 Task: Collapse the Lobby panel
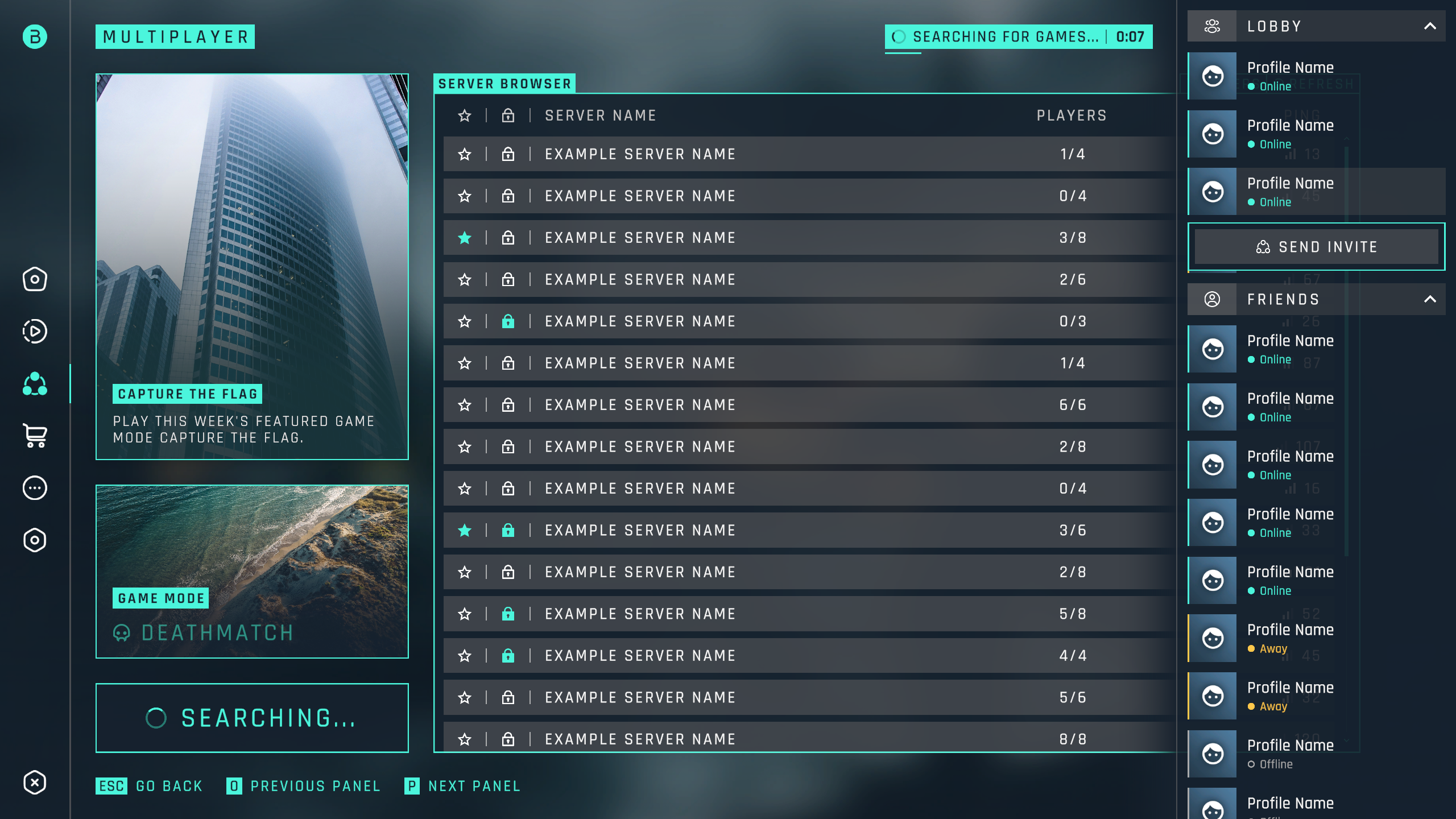point(1430,26)
